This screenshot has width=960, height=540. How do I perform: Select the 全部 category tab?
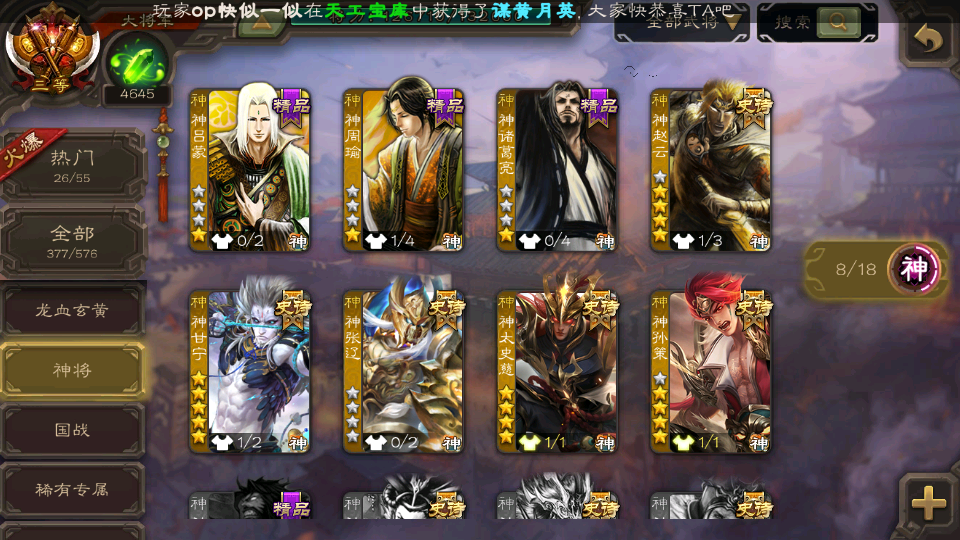coord(72,242)
